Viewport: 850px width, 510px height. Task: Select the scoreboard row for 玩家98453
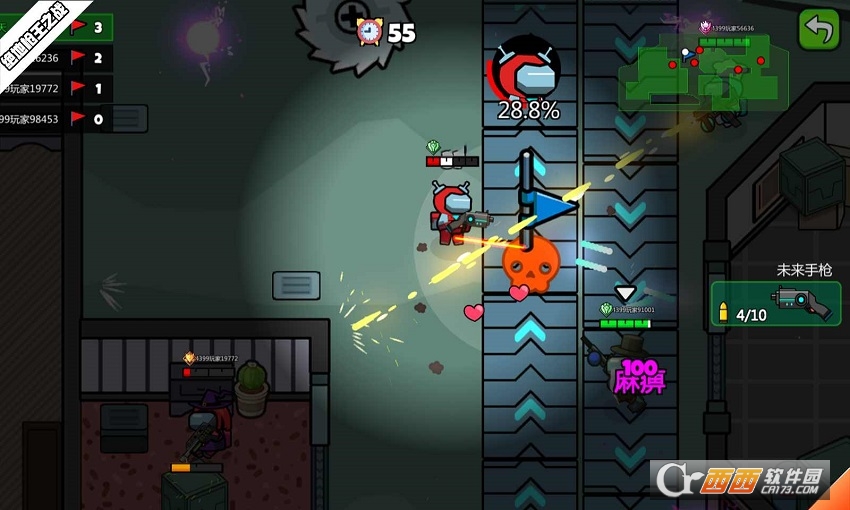(x=55, y=120)
